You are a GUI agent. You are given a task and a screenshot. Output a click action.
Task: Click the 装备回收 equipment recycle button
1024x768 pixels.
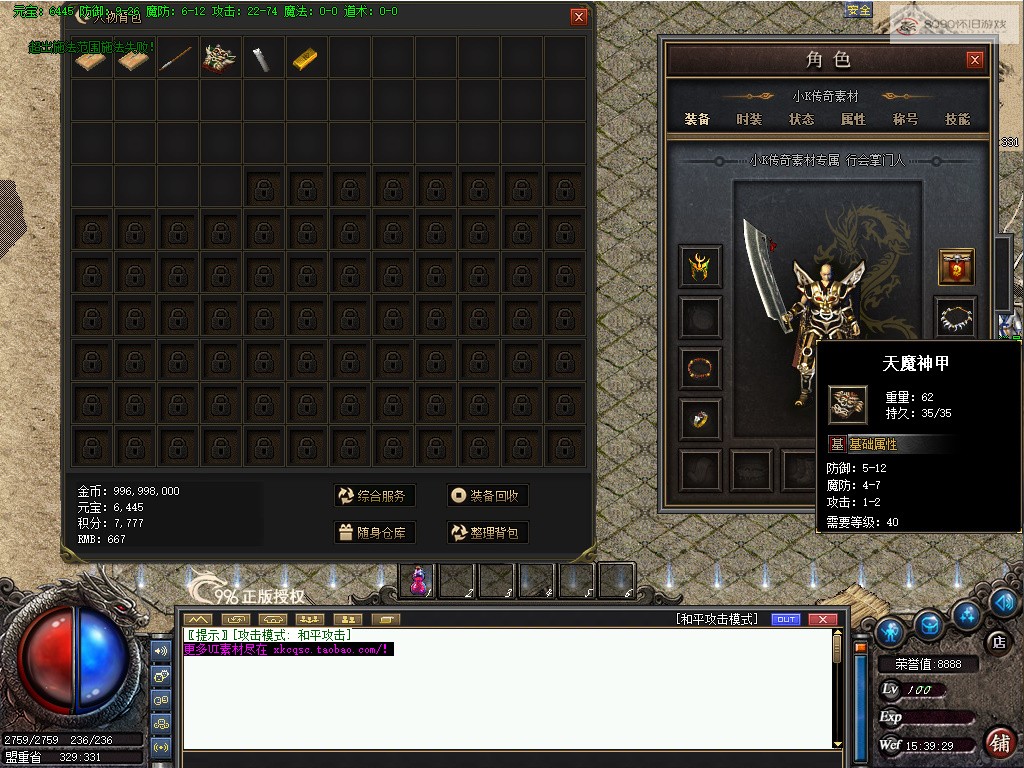coord(487,496)
